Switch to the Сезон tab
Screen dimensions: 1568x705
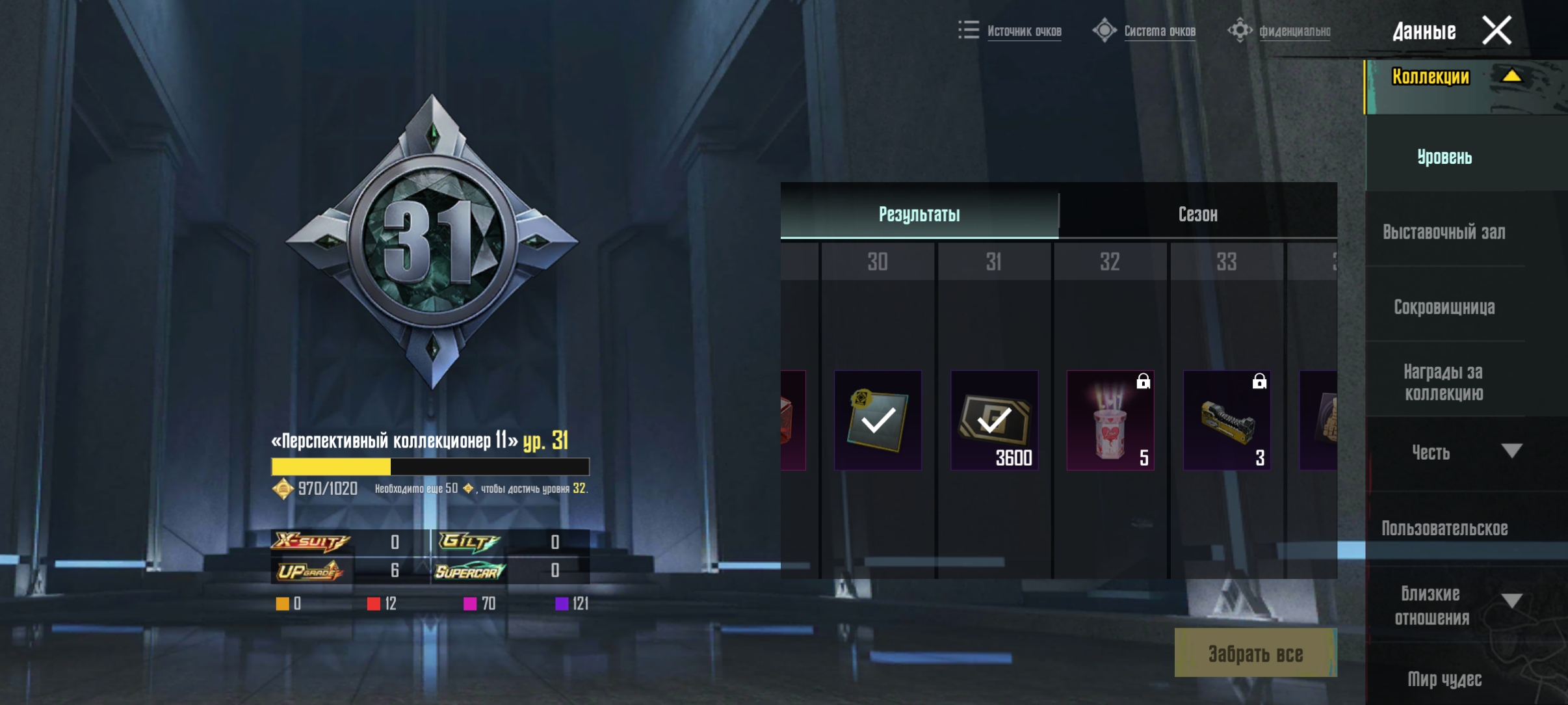point(1197,214)
